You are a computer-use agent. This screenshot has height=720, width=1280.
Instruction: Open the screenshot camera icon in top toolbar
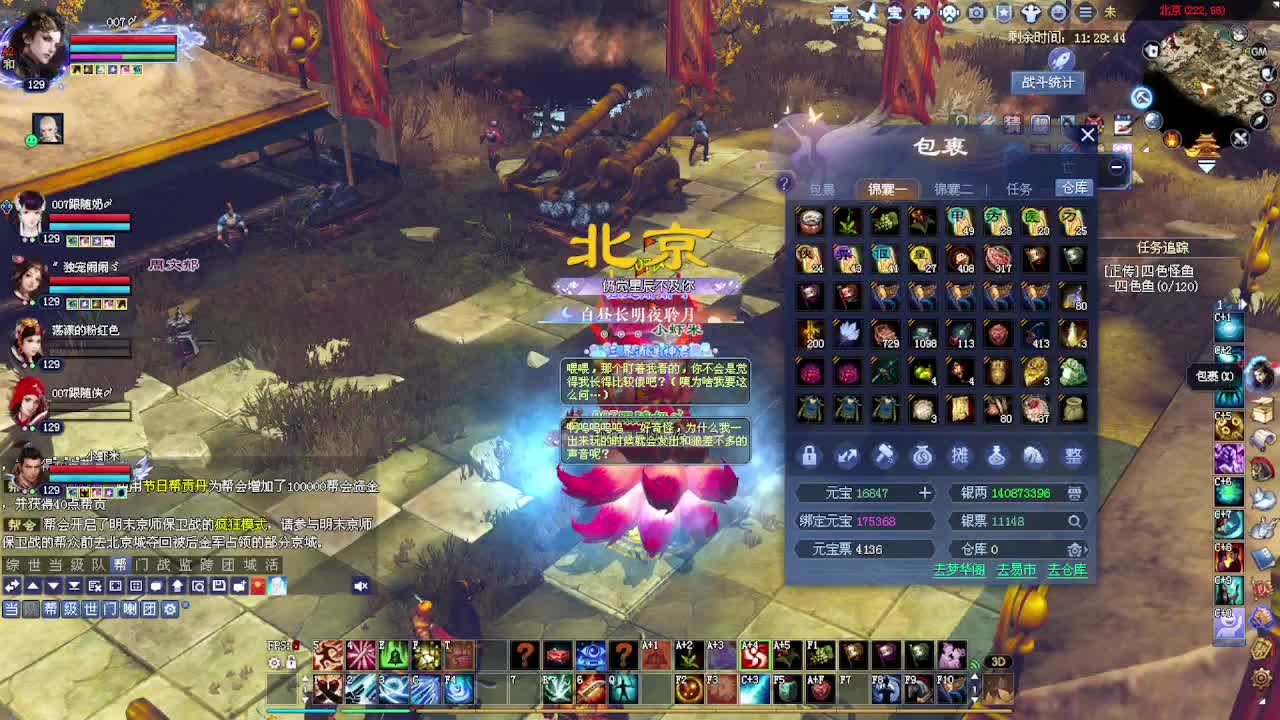tap(976, 13)
